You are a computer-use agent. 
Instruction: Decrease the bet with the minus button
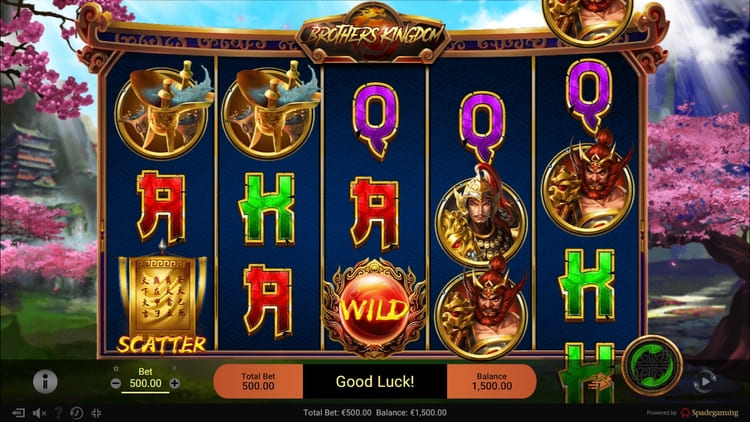click(116, 383)
